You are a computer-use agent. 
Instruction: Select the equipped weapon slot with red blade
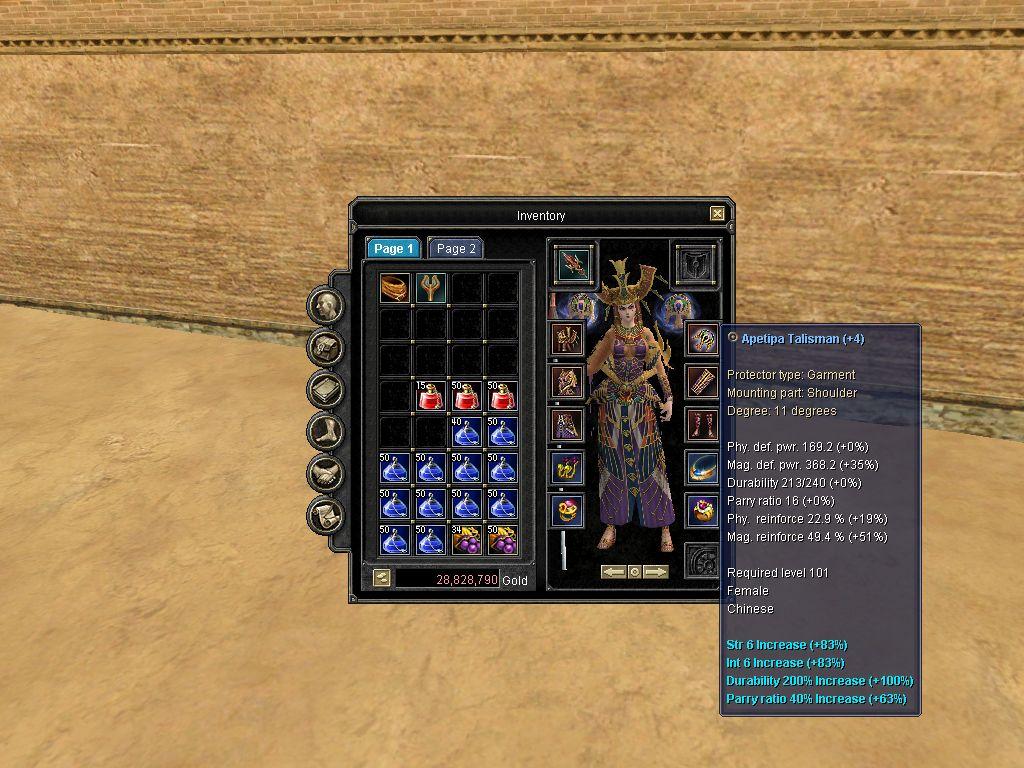click(574, 264)
